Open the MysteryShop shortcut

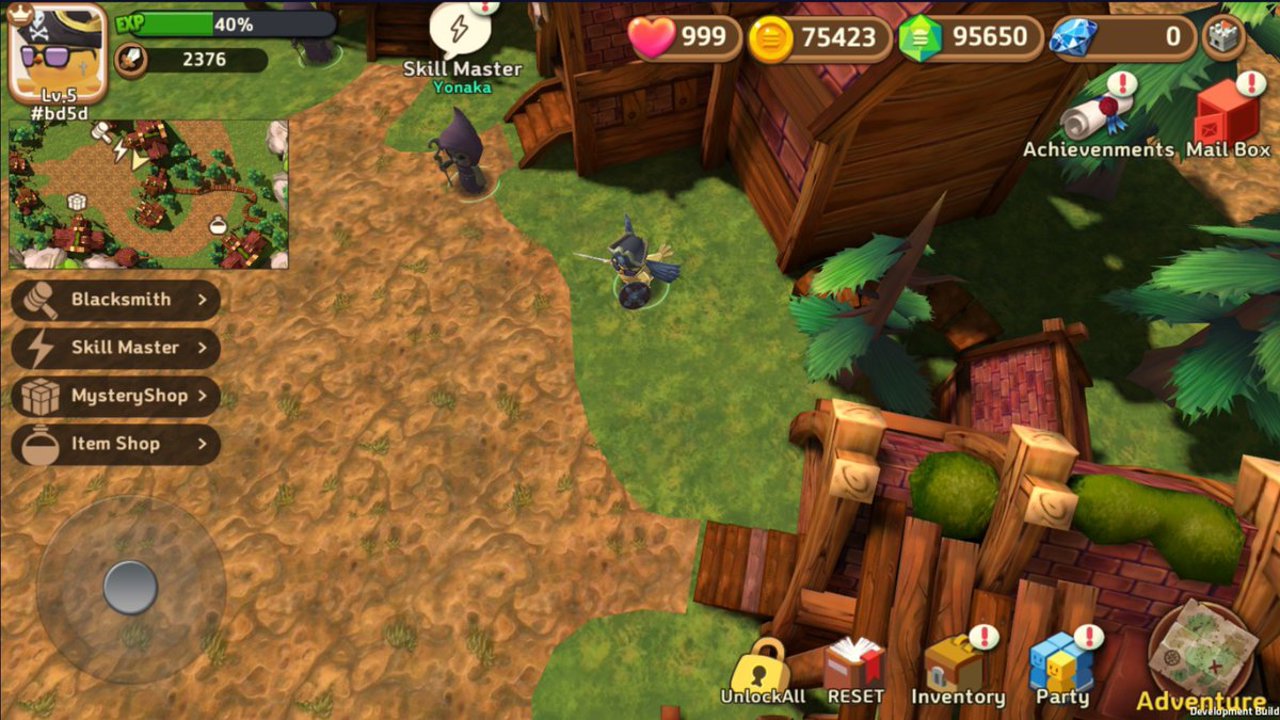pyautogui.click(x=116, y=395)
